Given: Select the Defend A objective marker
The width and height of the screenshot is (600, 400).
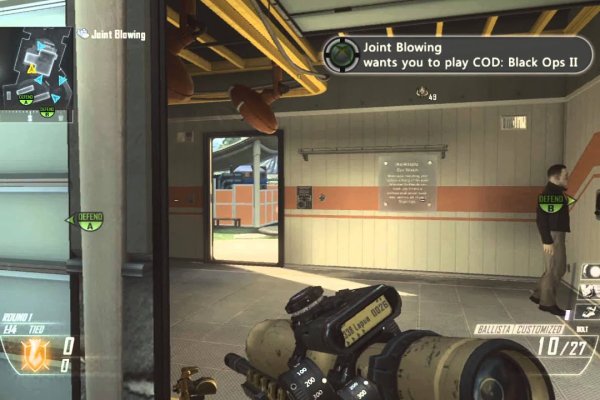Looking at the screenshot, I should pos(90,219).
